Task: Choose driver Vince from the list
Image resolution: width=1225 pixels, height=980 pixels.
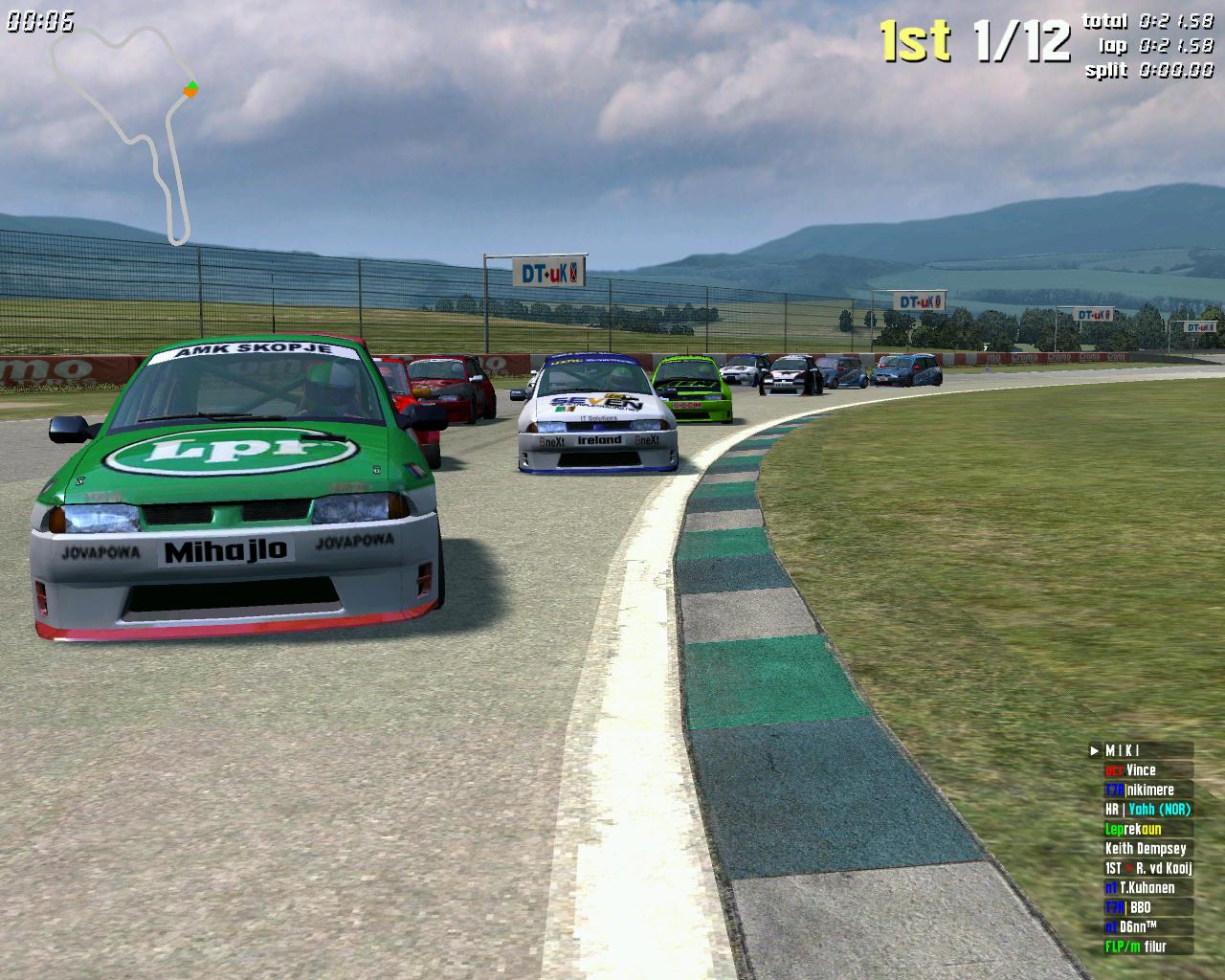Action: coord(1141,770)
